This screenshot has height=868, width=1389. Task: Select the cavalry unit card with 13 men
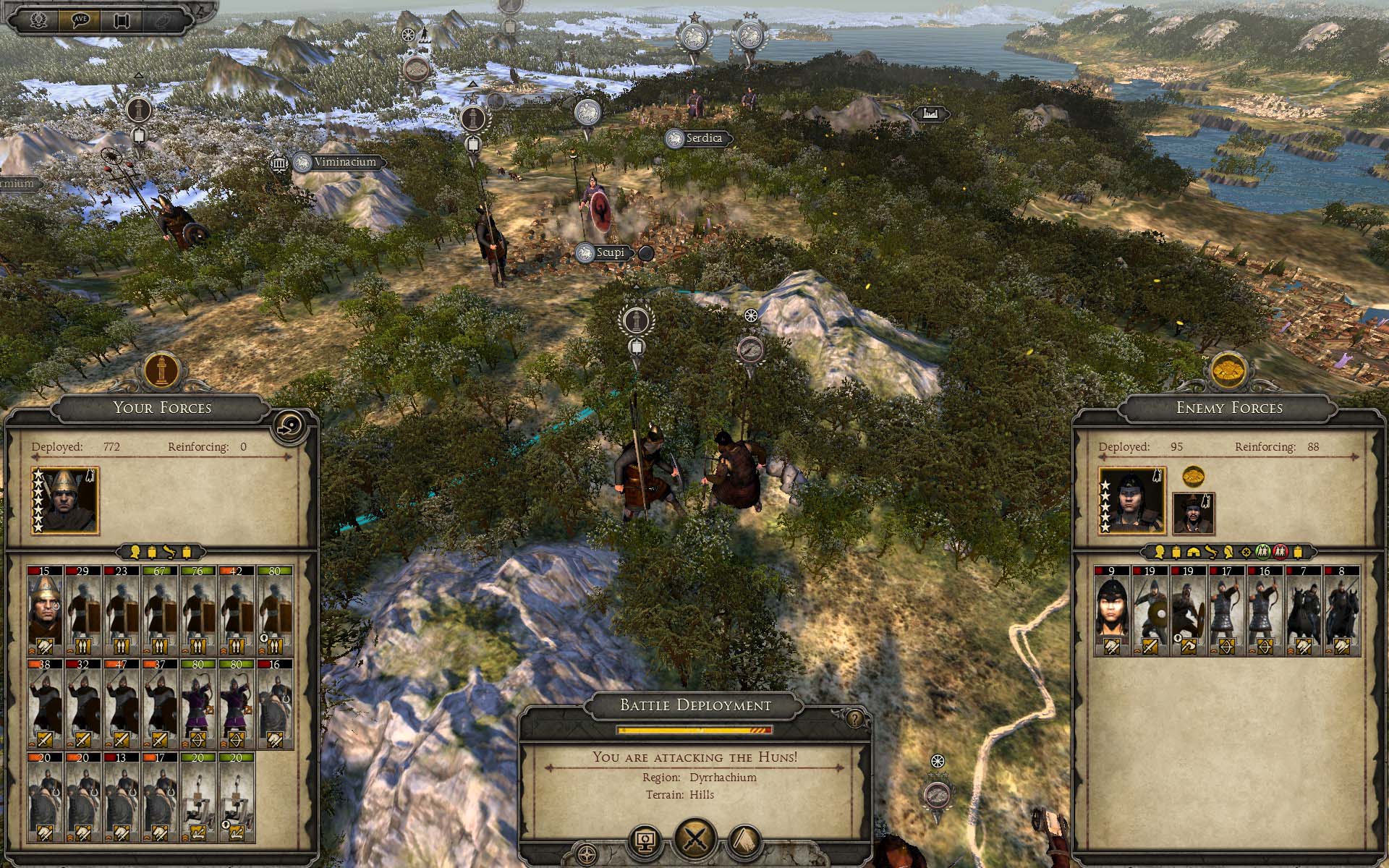pos(122,797)
